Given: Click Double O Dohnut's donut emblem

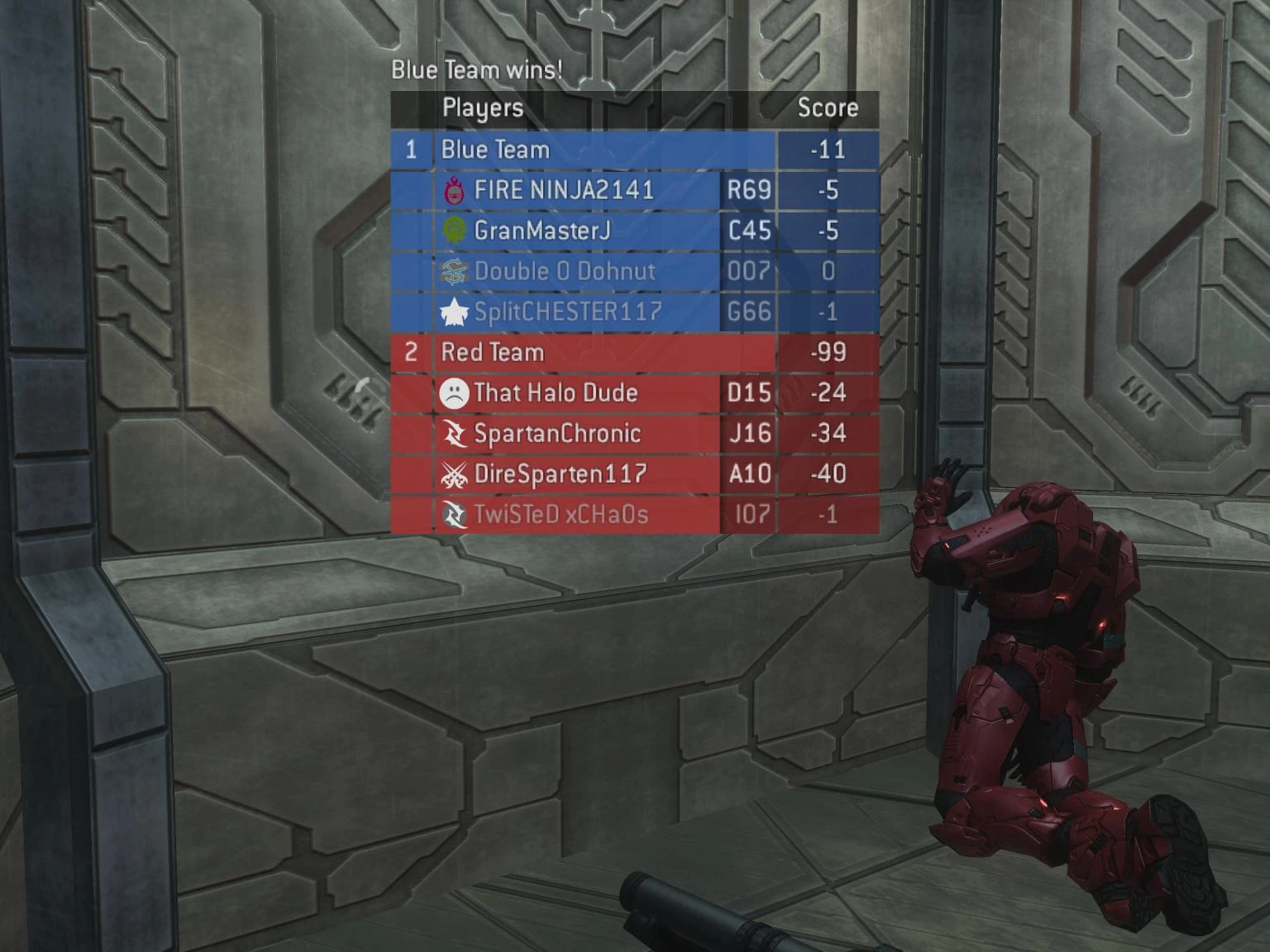Looking at the screenshot, I should 453,271.
